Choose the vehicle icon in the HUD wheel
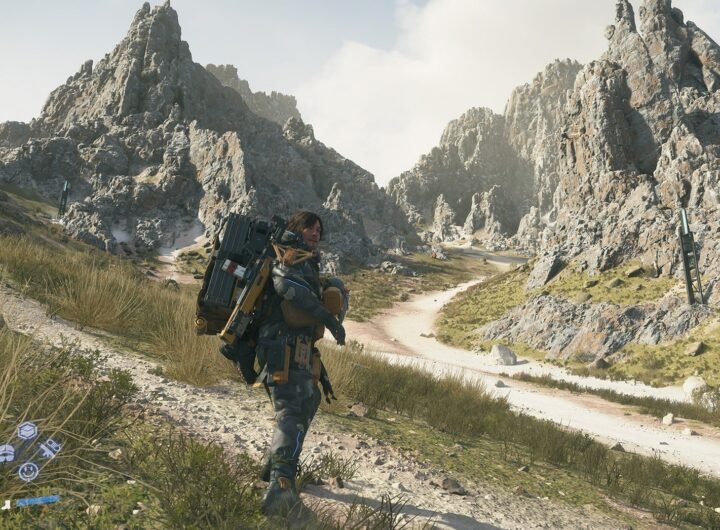Image resolution: width=720 pixels, height=530 pixels. (x=50, y=449)
